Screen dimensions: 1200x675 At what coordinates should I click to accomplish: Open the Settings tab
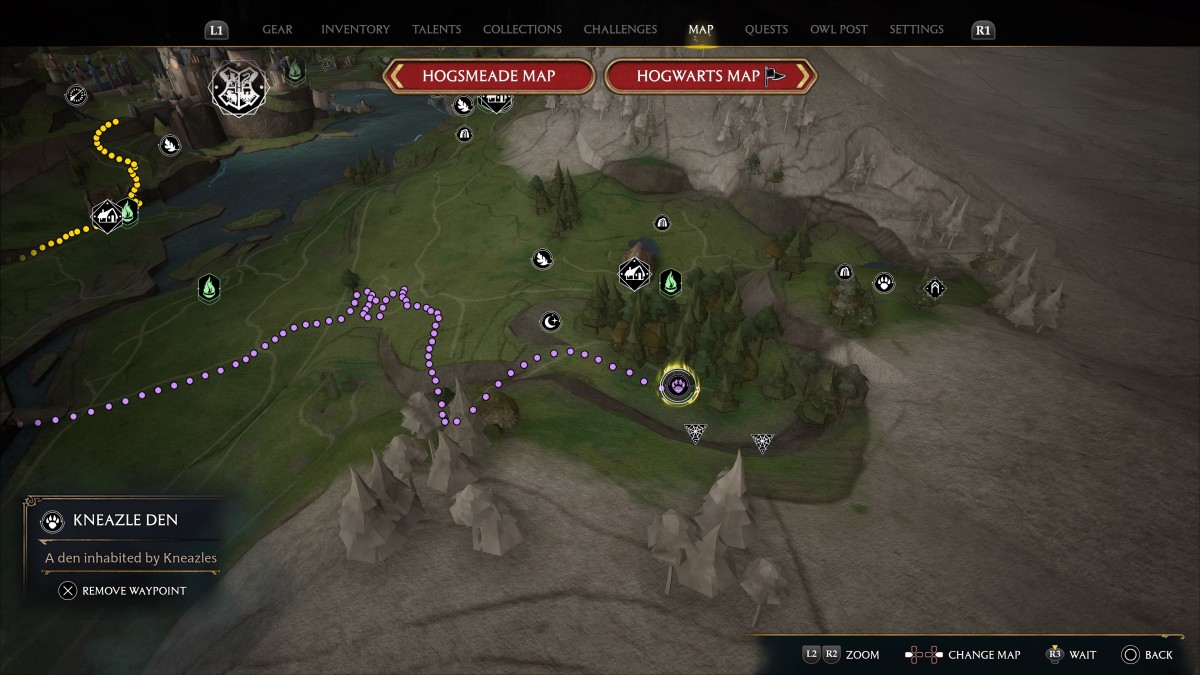point(916,30)
